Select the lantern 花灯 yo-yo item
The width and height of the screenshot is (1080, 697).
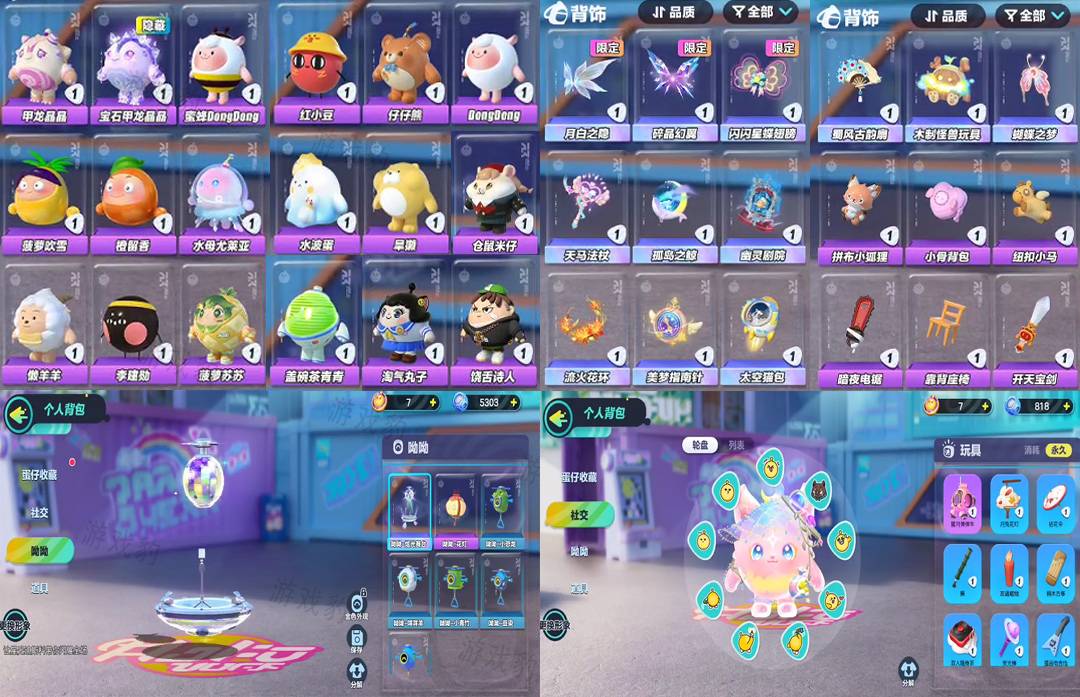coord(457,507)
